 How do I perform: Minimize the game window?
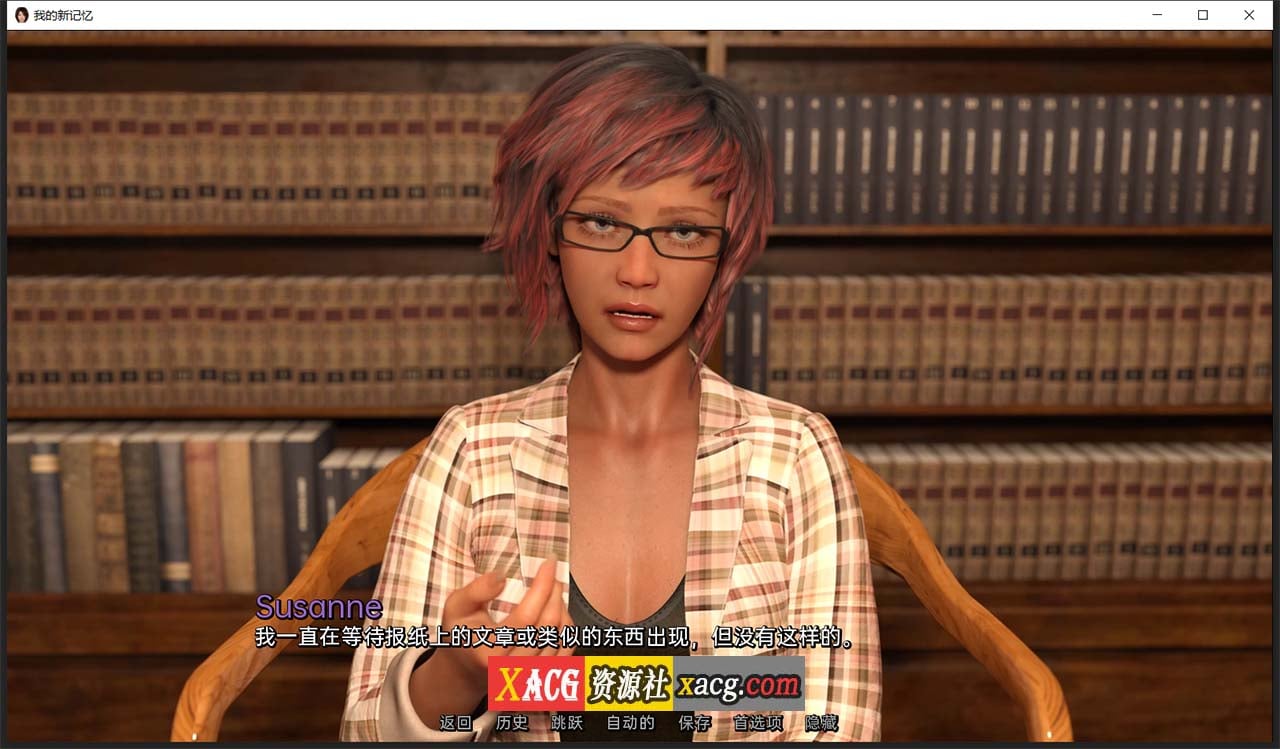[x=1157, y=15]
